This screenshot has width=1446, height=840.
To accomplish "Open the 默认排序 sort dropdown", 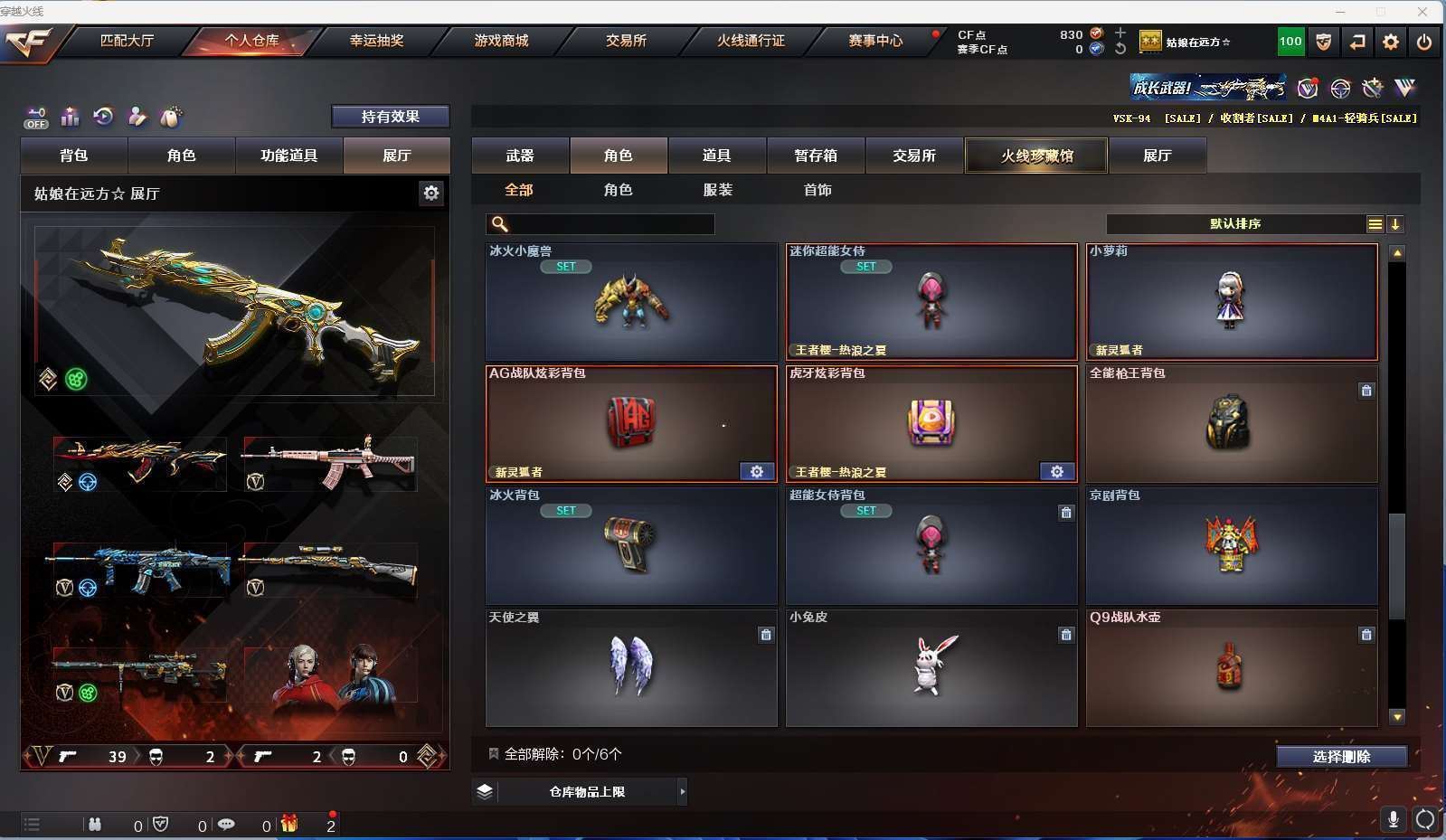I will pyautogui.click(x=1235, y=224).
